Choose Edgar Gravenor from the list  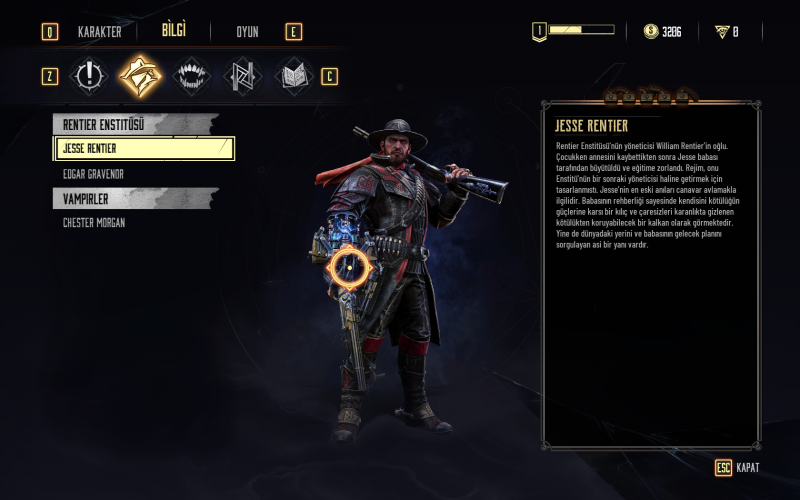point(93,174)
